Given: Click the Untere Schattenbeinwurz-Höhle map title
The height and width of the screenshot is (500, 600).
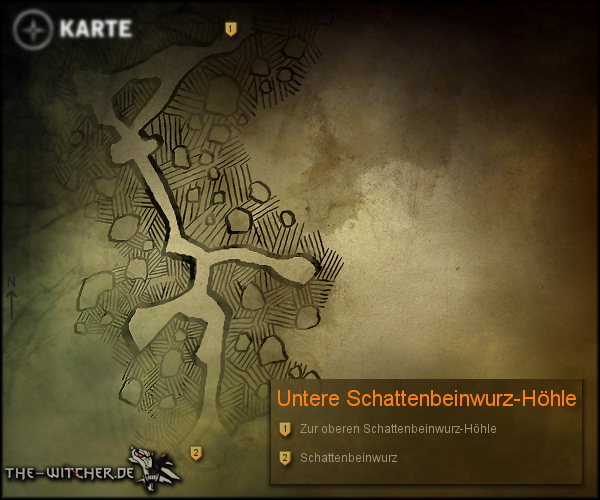Looking at the screenshot, I should click(426, 398).
